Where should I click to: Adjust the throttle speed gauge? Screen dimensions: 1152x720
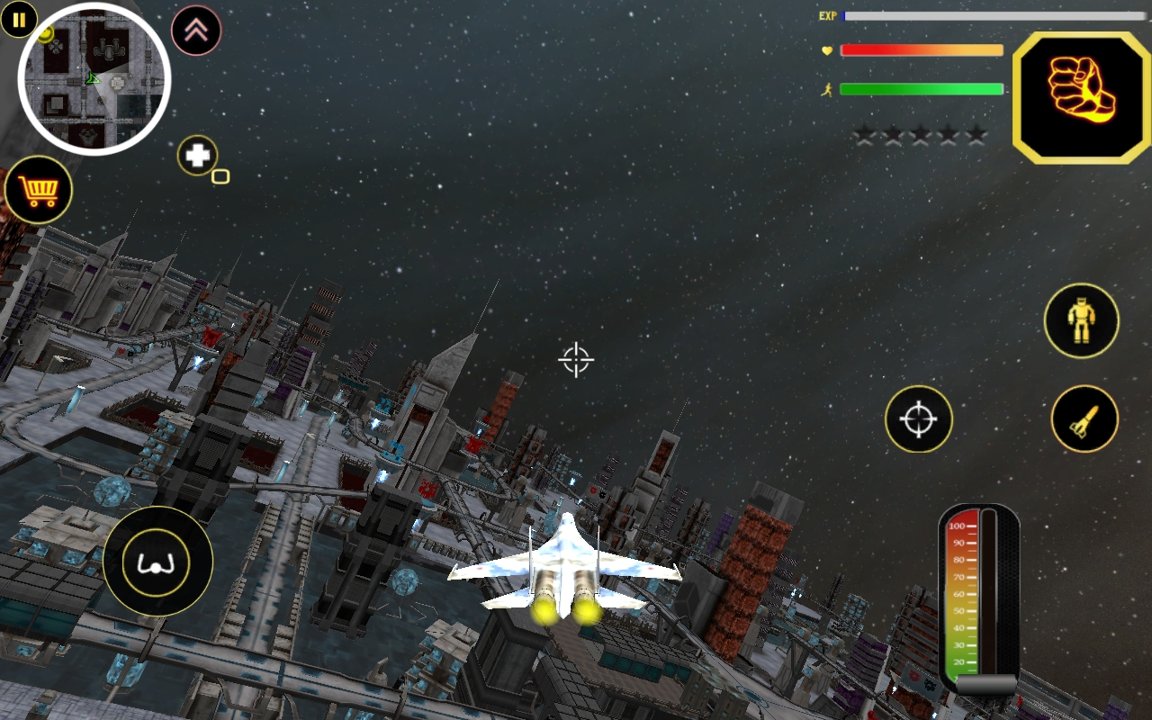tap(978, 600)
